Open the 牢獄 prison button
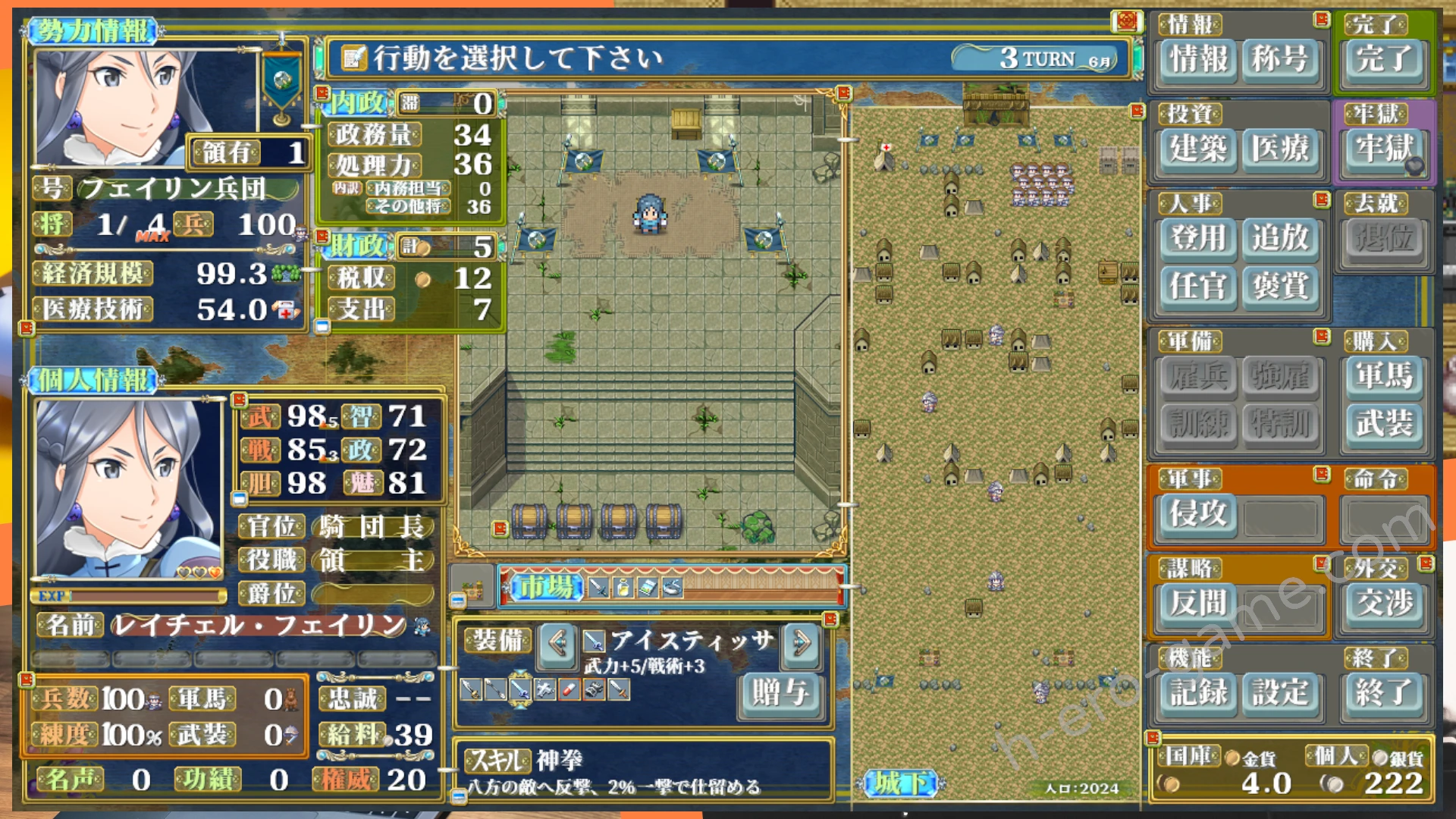The image size is (1456, 819). (x=1383, y=149)
